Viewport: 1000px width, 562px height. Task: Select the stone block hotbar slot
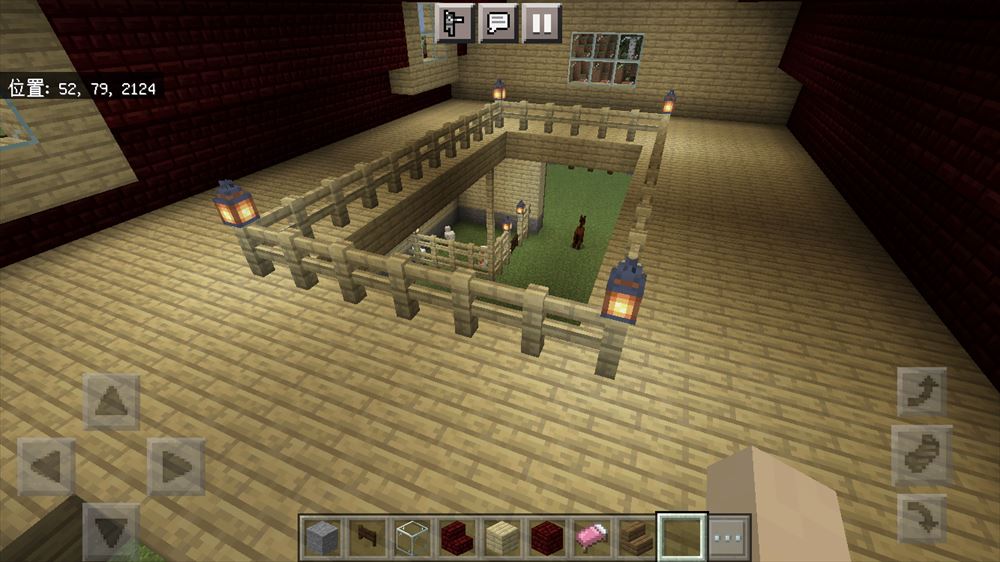[322, 539]
